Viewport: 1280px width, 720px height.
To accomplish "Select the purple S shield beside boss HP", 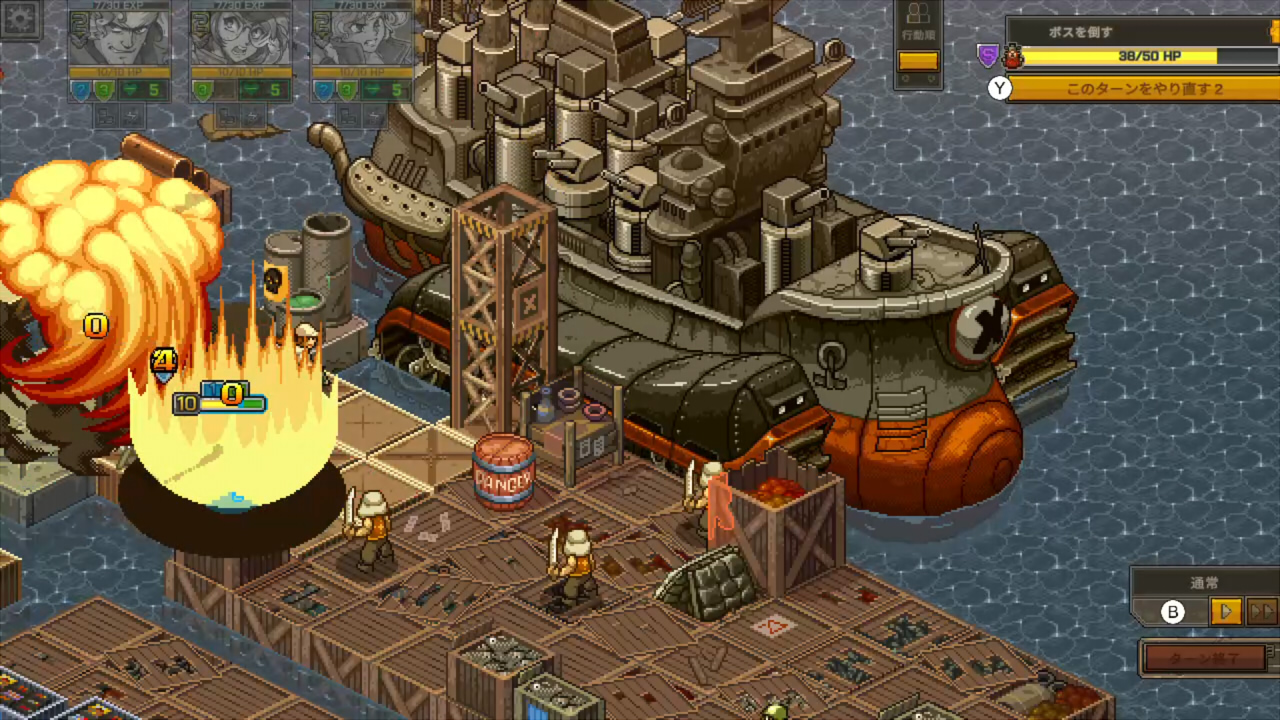I will (988, 55).
